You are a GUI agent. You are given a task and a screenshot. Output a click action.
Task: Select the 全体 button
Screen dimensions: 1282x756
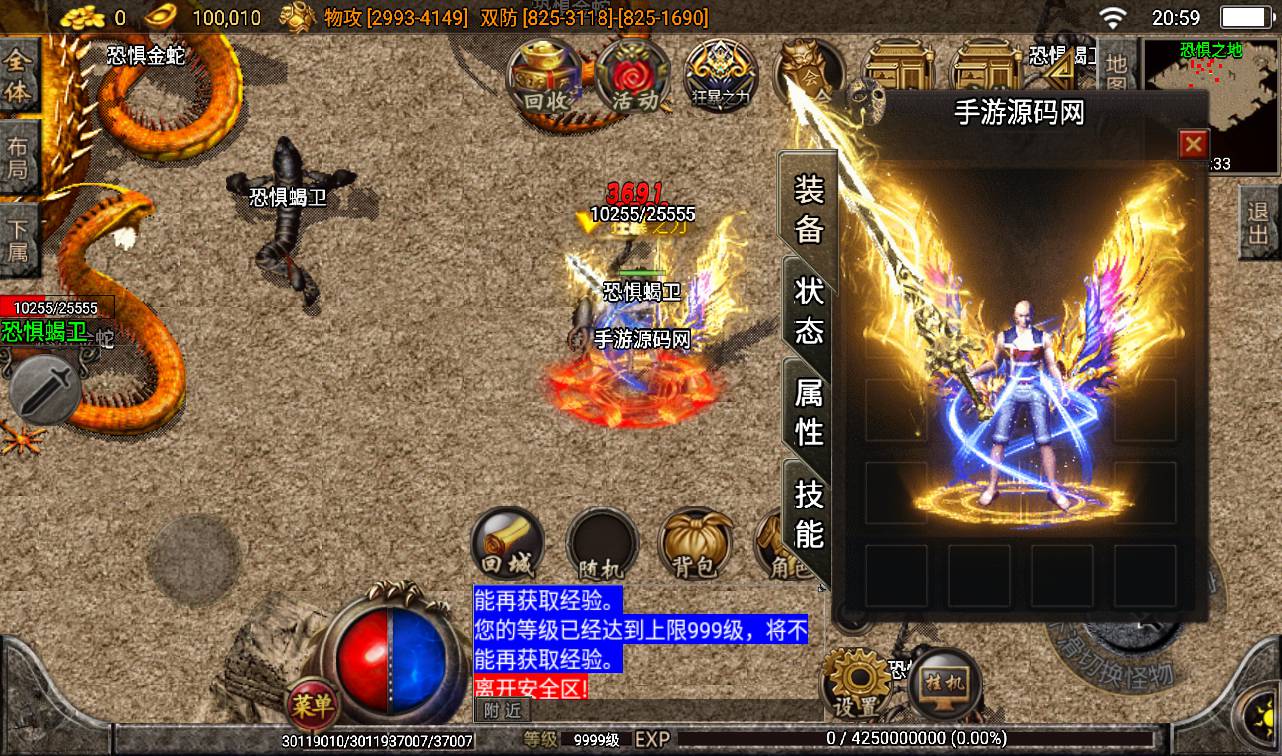[x=19, y=76]
